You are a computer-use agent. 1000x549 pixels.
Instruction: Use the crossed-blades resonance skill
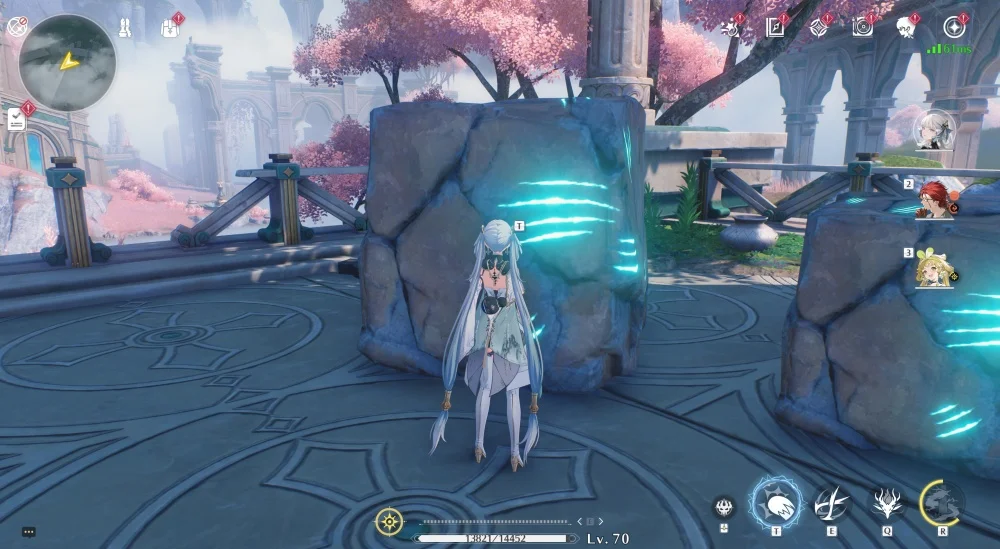[x=830, y=503]
